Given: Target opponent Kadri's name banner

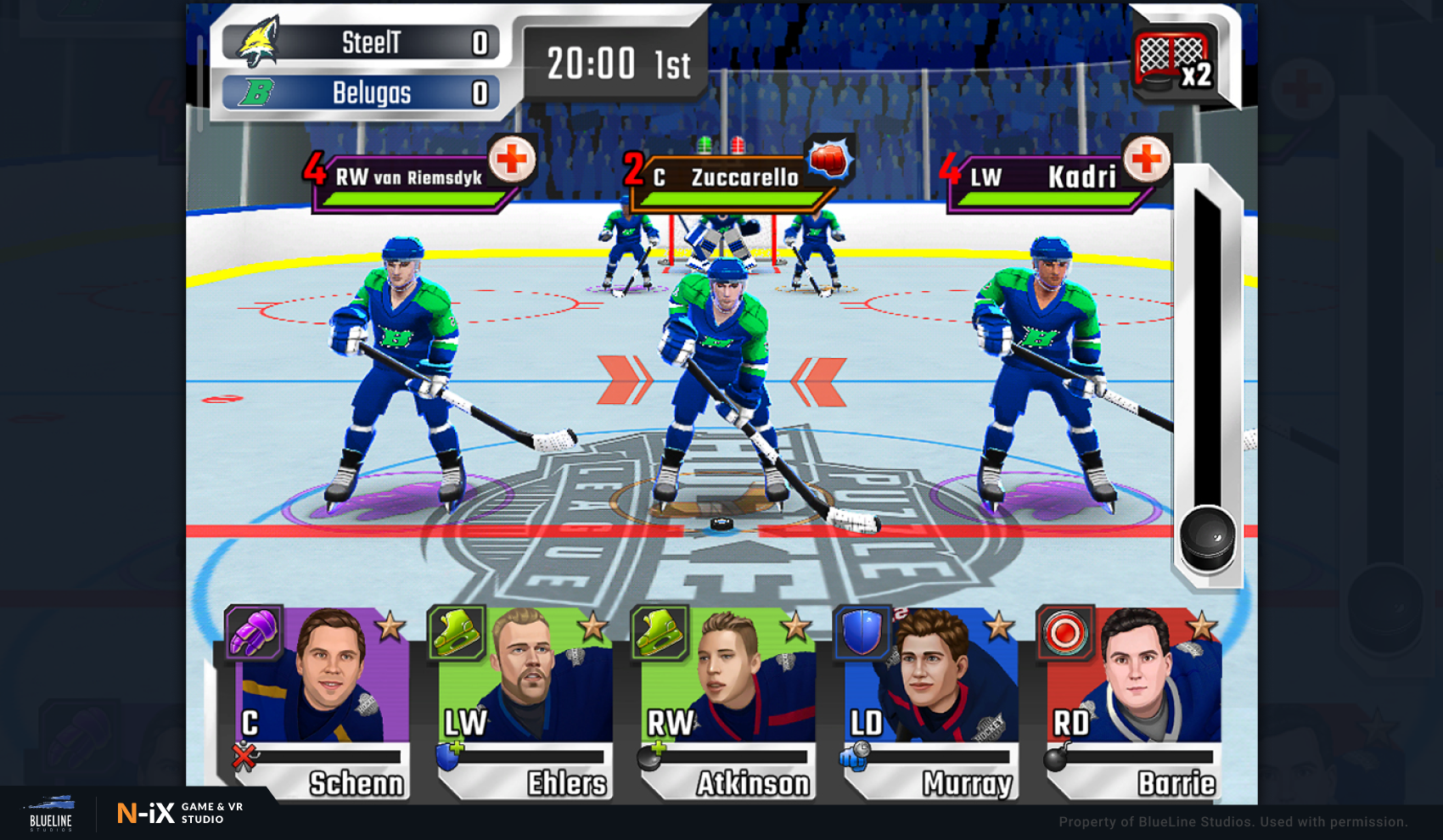Looking at the screenshot, I should [x=1048, y=177].
